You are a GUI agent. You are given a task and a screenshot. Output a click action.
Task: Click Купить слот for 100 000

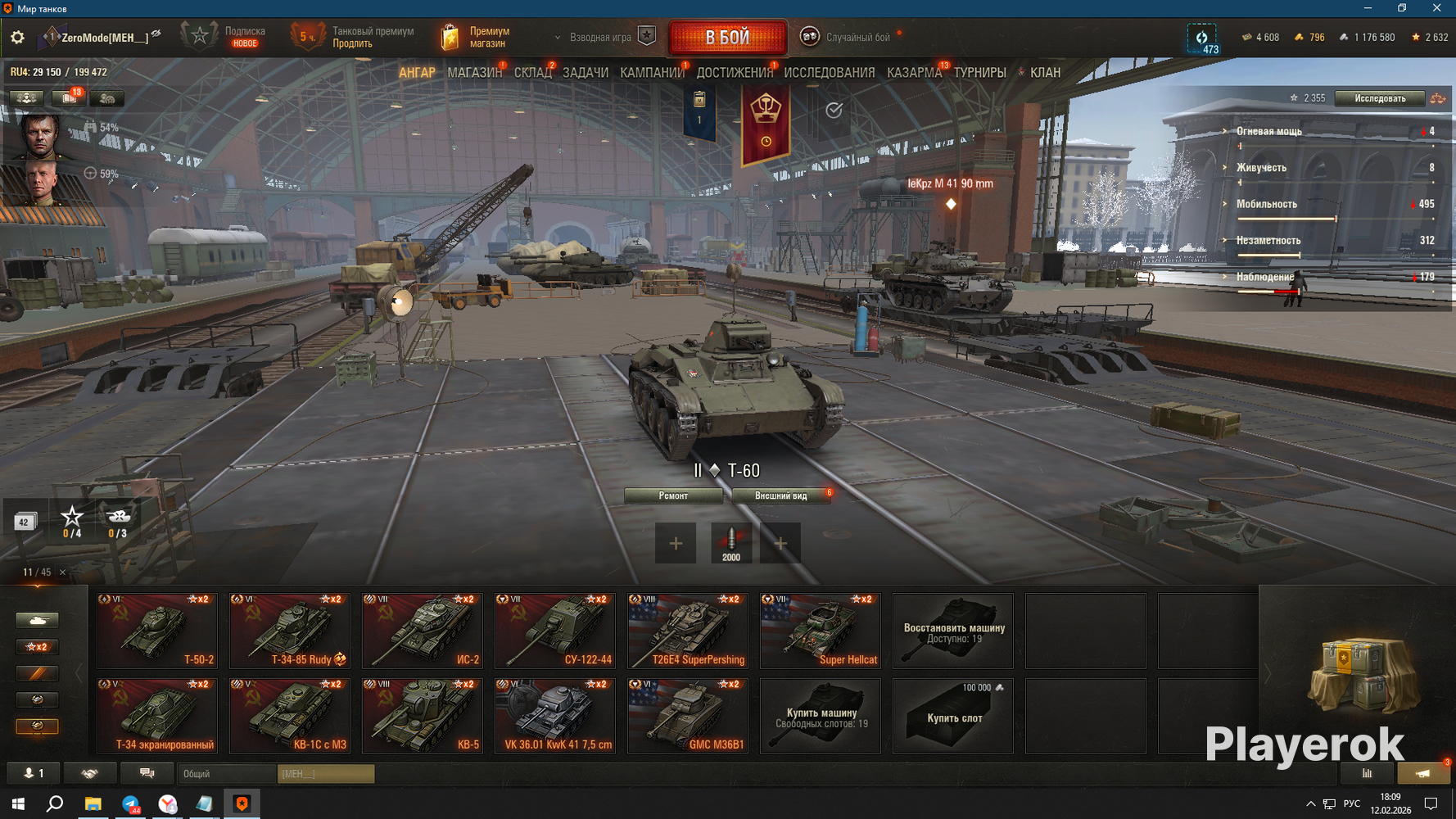[953, 716]
